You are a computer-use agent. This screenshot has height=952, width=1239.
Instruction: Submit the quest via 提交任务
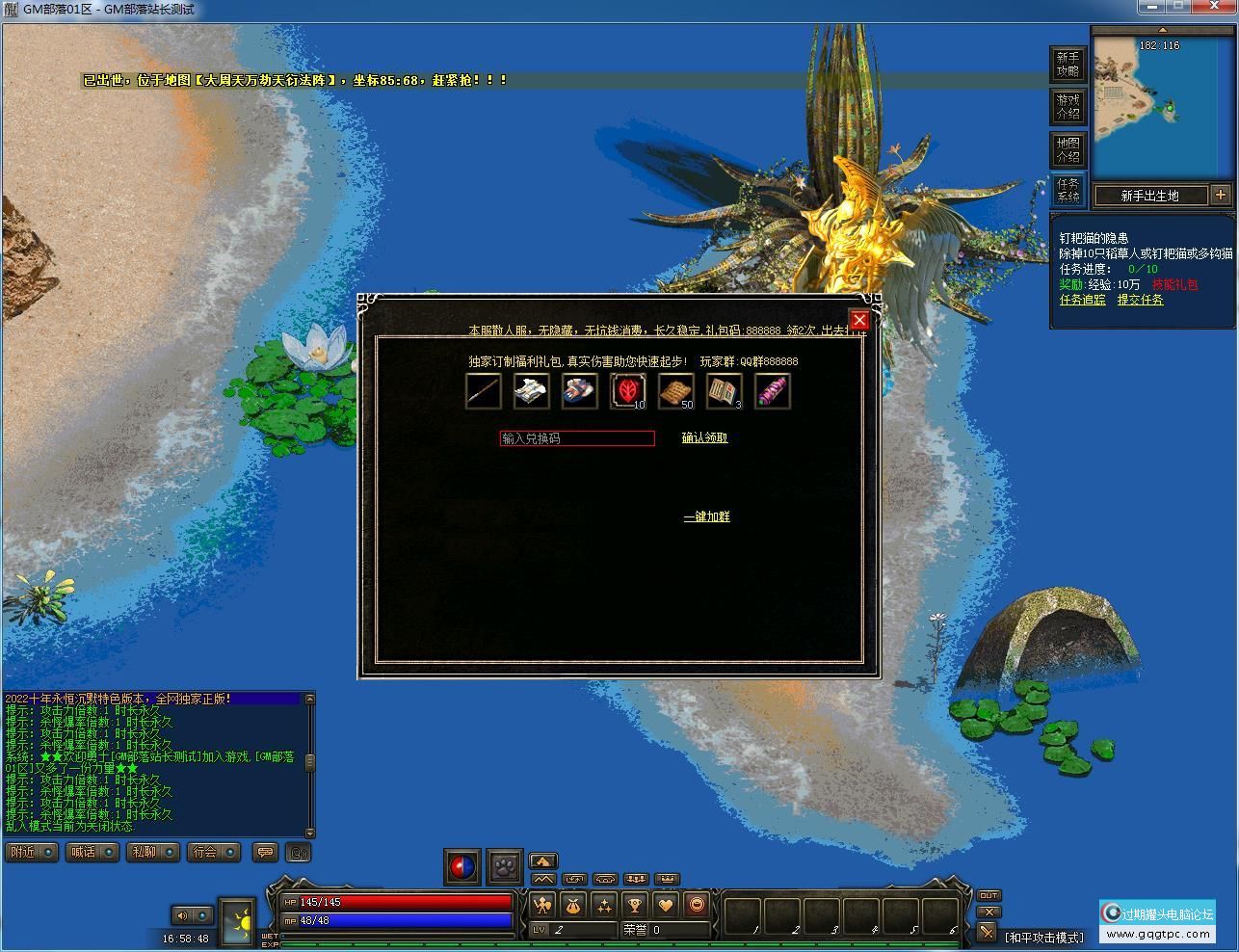click(x=1140, y=300)
